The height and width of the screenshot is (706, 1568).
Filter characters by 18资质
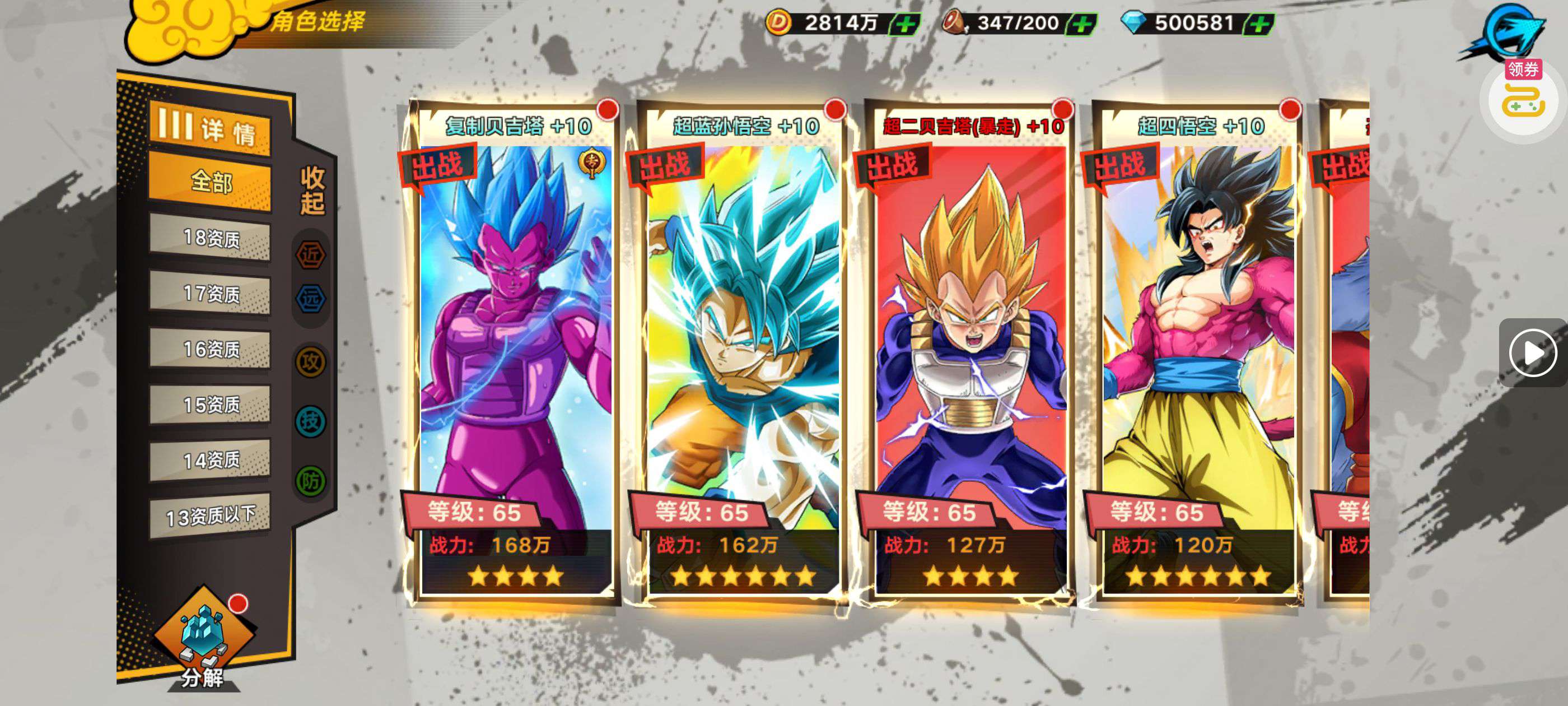[210, 238]
